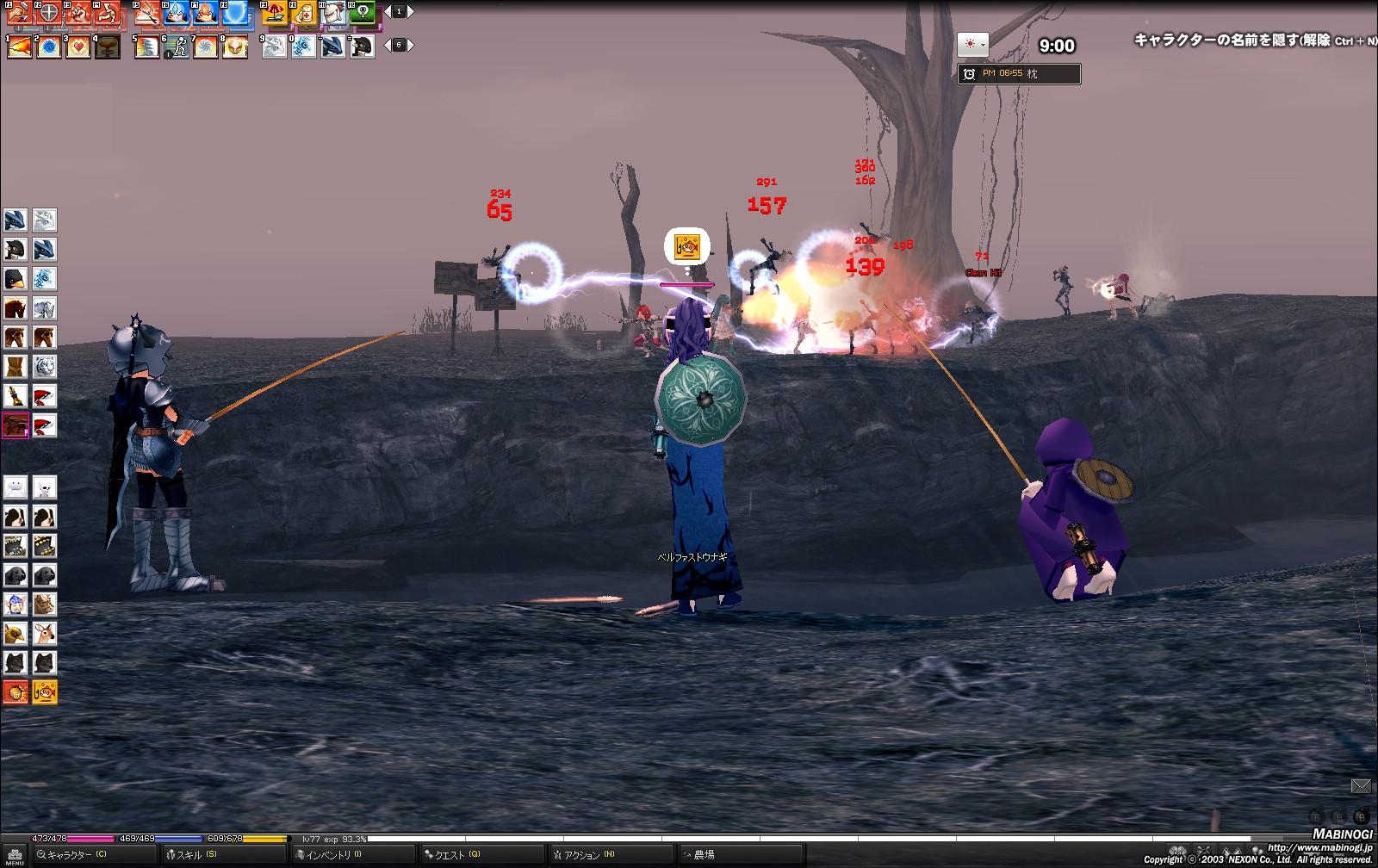Image resolution: width=1378 pixels, height=868 pixels.
Task: Open the 農場 (Farm) button
Action: (703, 854)
